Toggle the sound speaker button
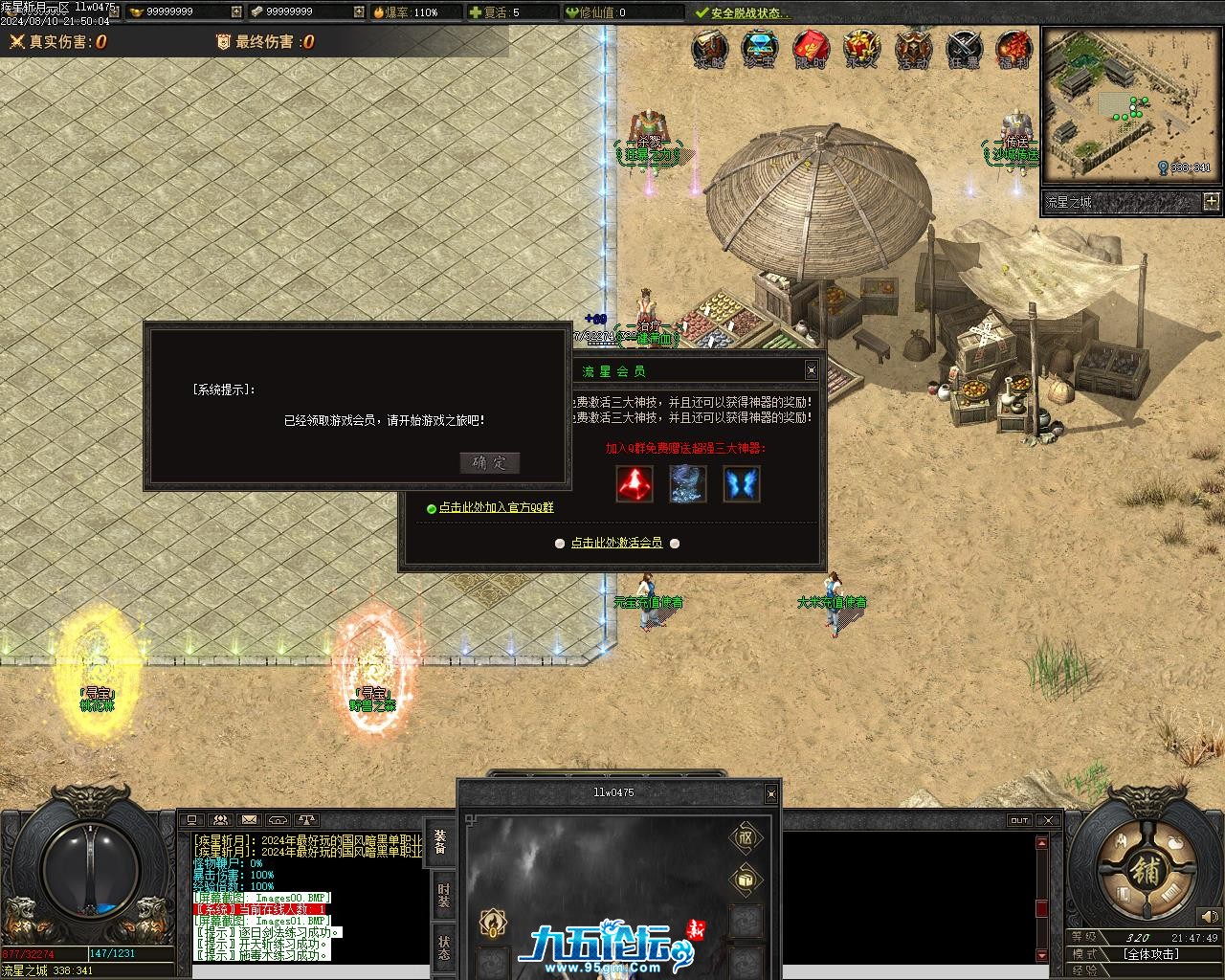 (x=1210, y=917)
